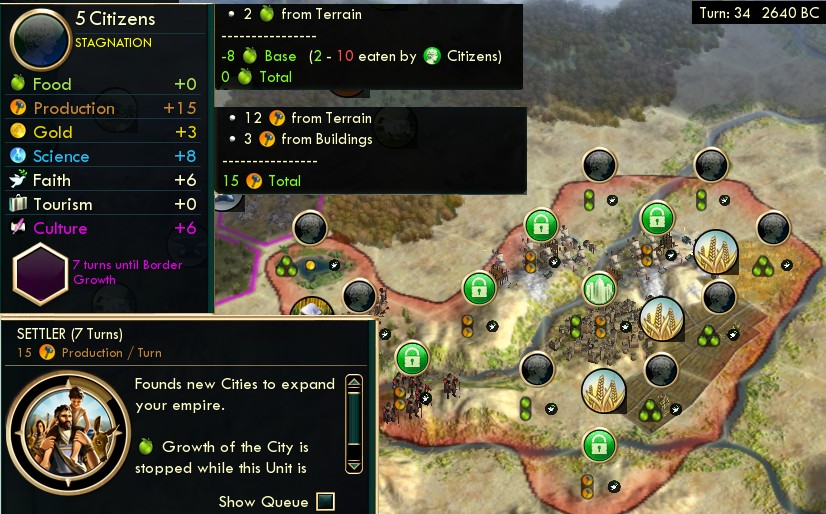Tick the Show Queue checkbox
This screenshot has width=826, height=514.
pos(325,501)
